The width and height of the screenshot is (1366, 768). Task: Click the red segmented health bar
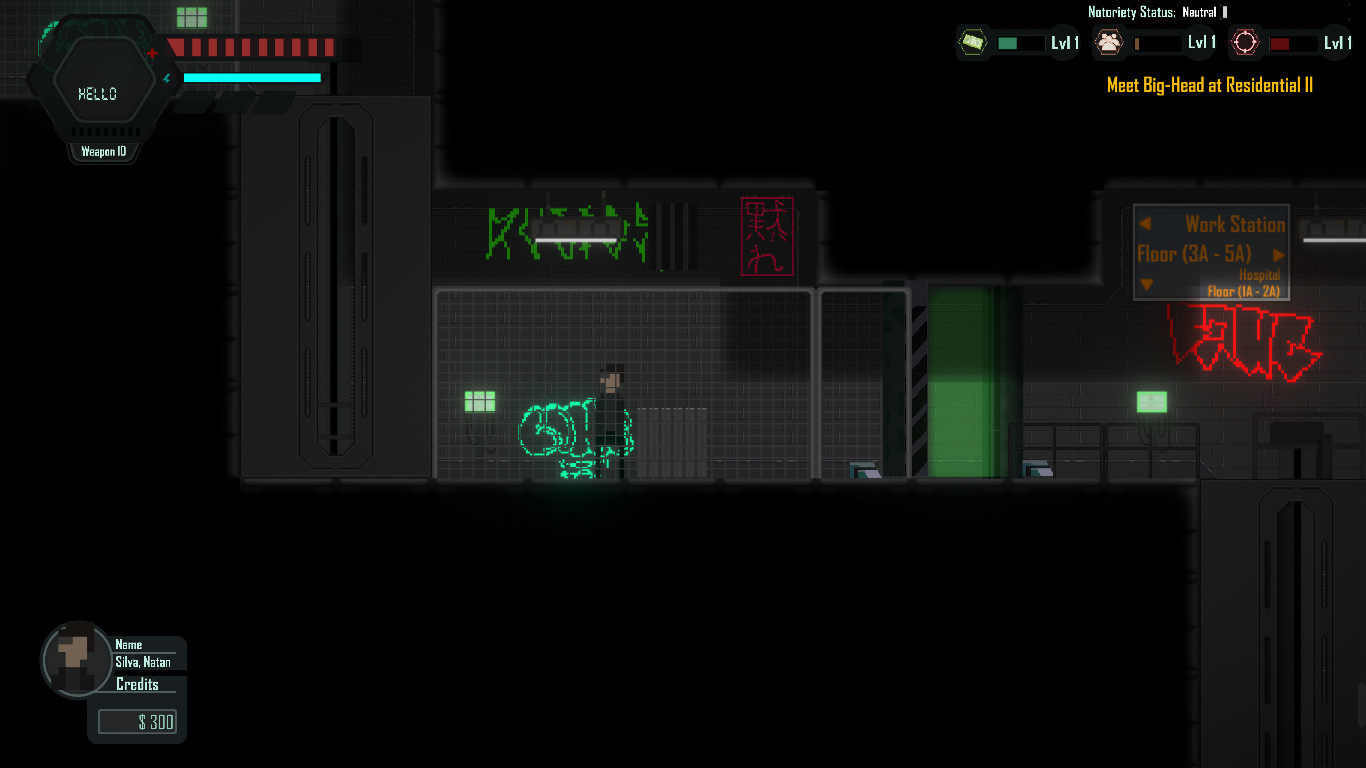[250, 45]
